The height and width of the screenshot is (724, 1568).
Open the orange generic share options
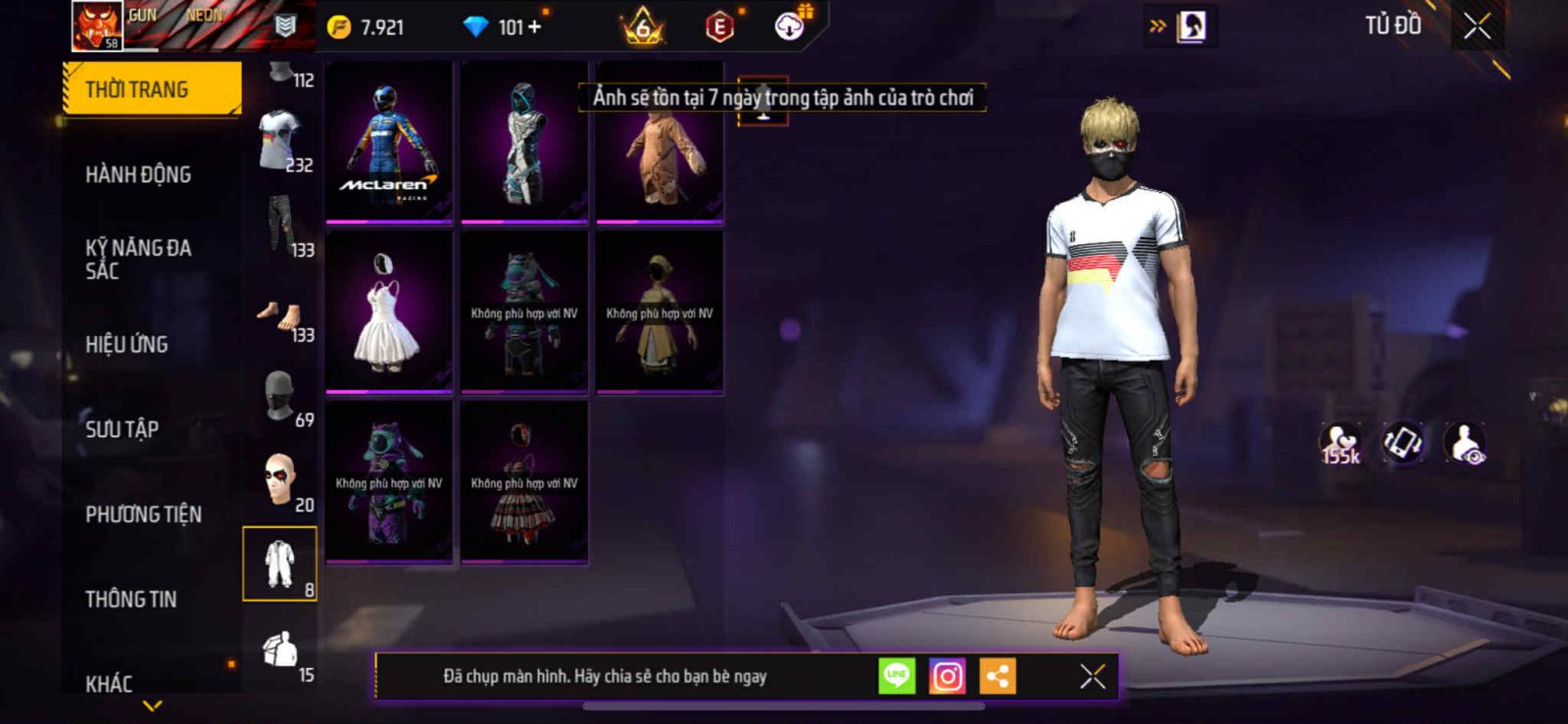[x=997, y=676]
